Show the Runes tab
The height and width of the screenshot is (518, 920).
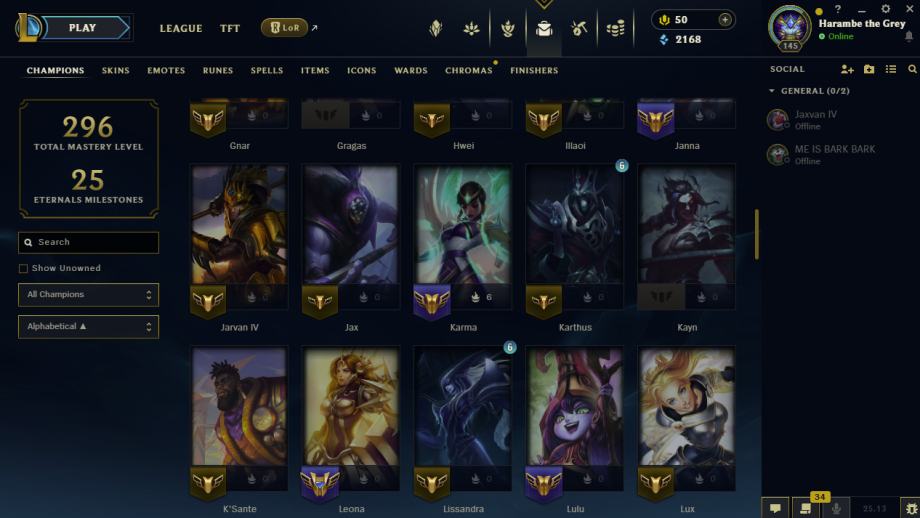[x=218, y=71]
